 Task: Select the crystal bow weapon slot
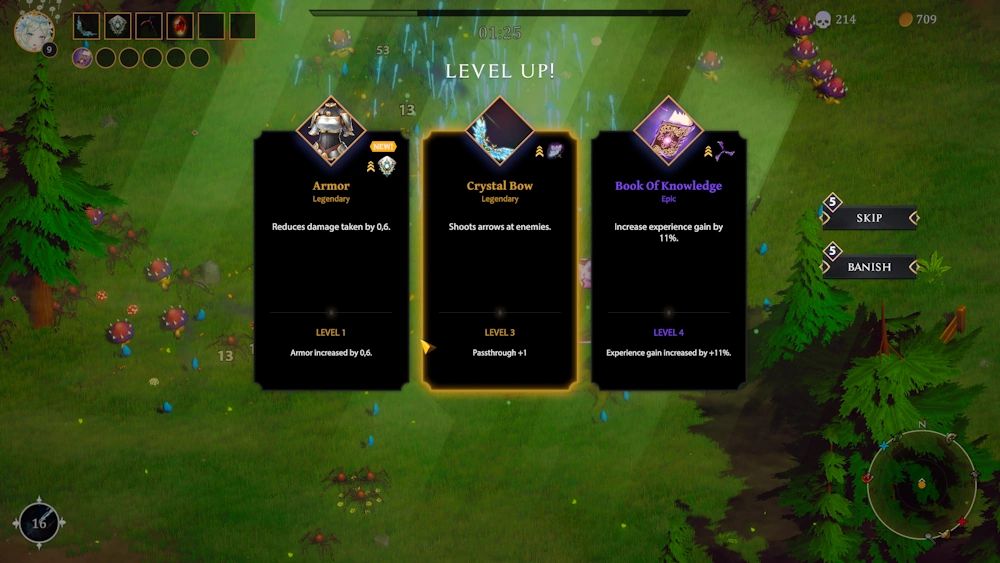click(x=87, y=26)
